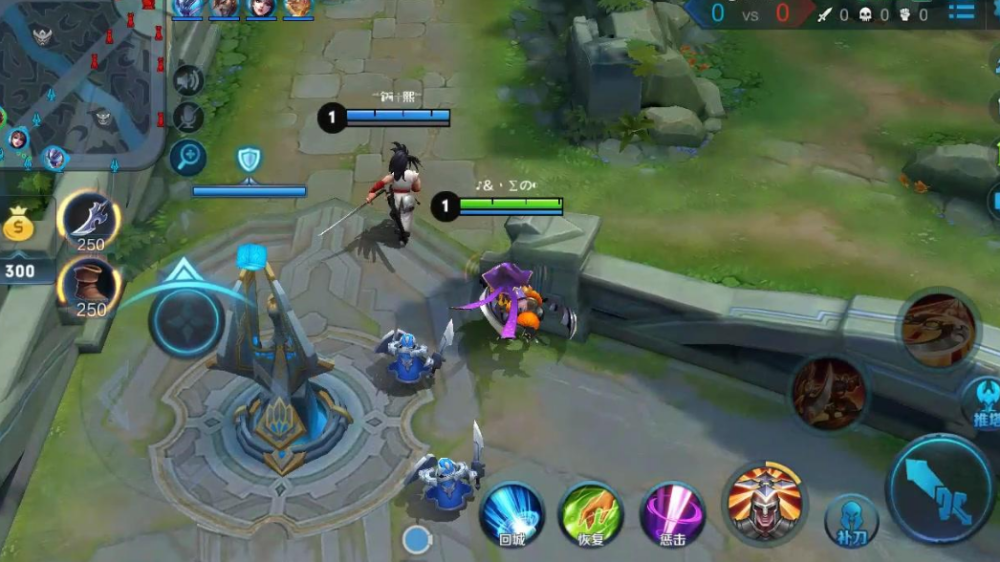Activate the purple 惩击 smite spell
Viewport: 1000px width, 562px height.
(x=673, y=513)
